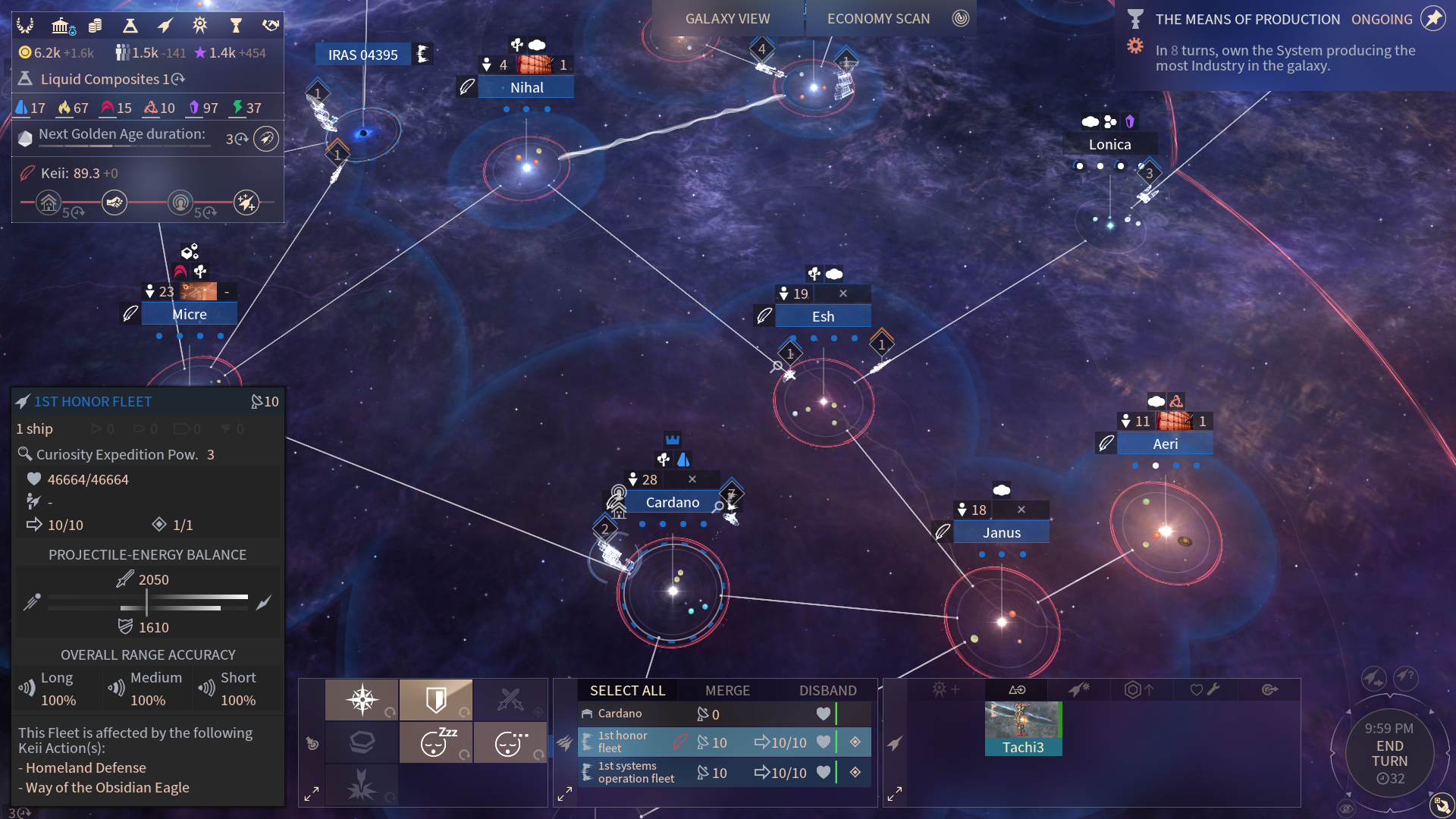
Task: Toggle the quest pin icon
Action: [x=1432, y=19]
